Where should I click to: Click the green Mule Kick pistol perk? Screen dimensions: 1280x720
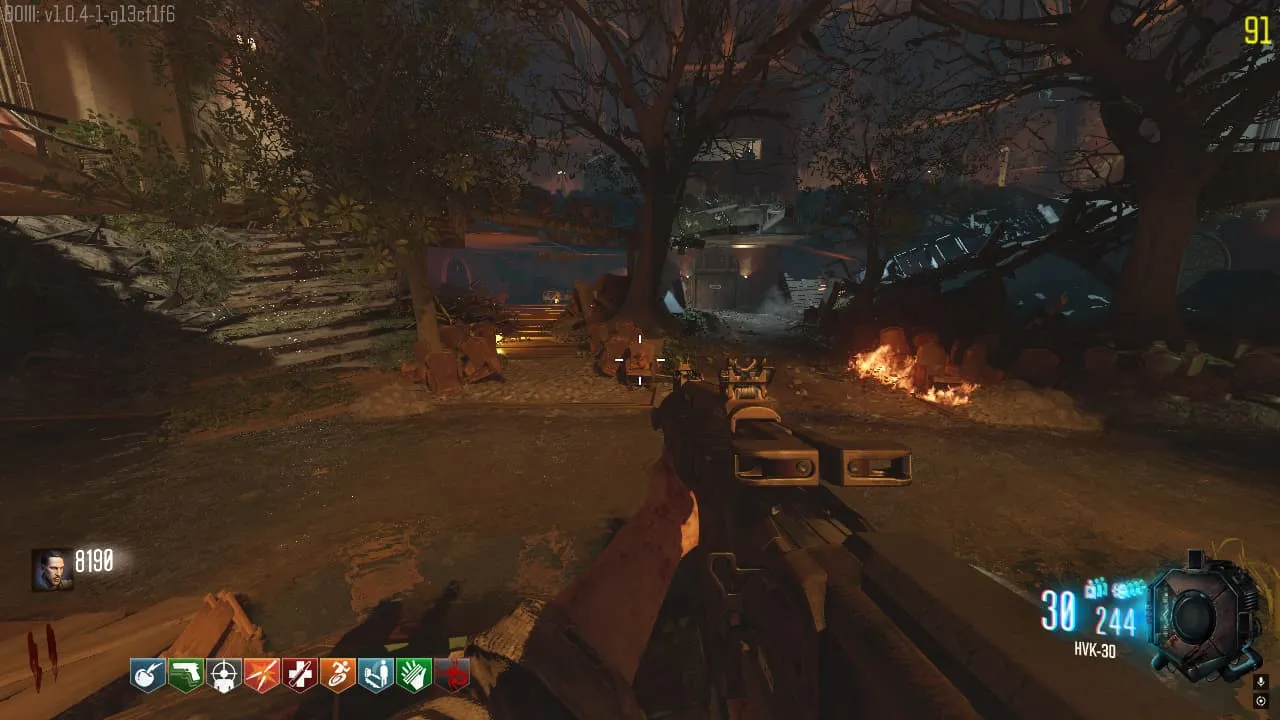pyautogui.click(x=186, y=675)
